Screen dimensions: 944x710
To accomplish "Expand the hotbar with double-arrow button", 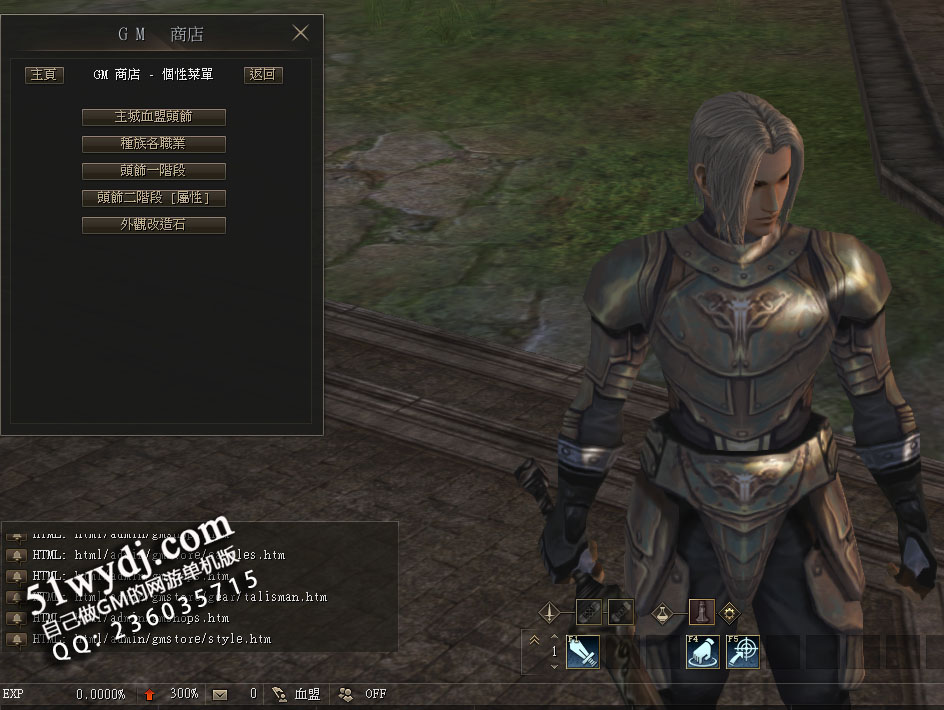I will [x=534, y=641].
